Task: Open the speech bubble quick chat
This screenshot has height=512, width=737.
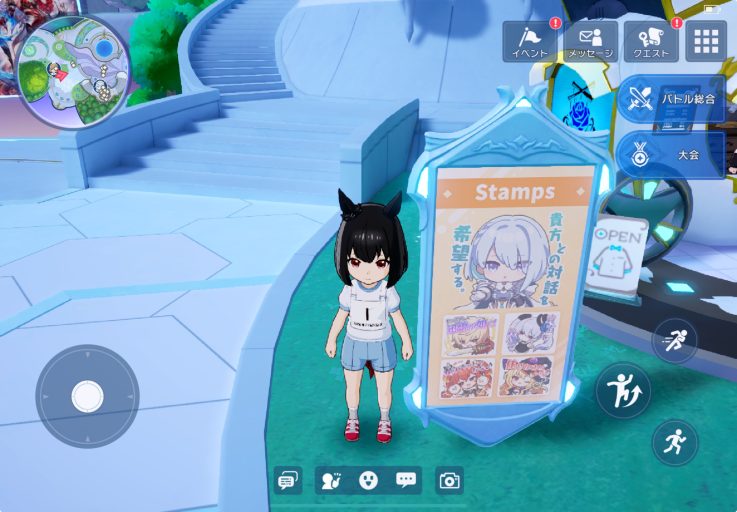Action: [405, 481]
